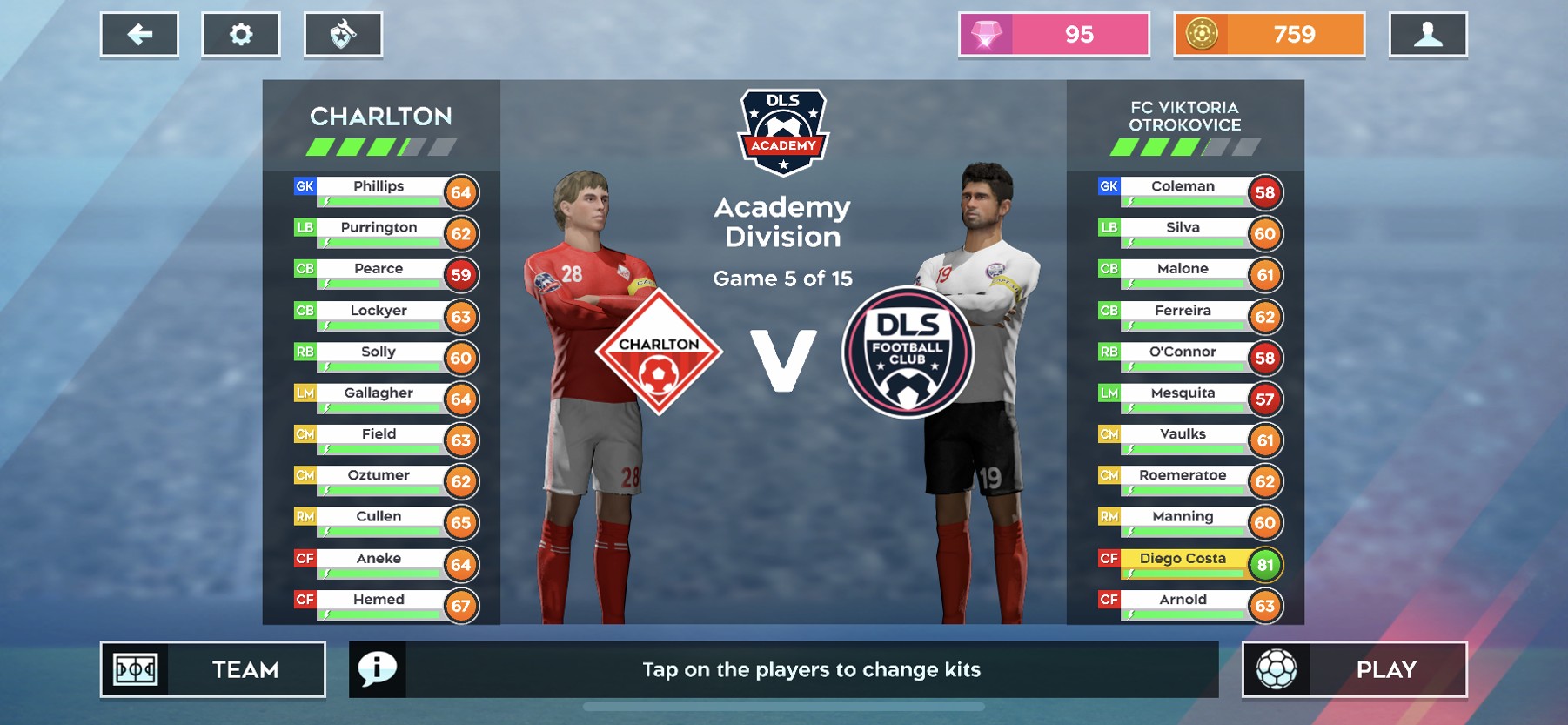Select Cullen's right midfield row

point(379,517)
